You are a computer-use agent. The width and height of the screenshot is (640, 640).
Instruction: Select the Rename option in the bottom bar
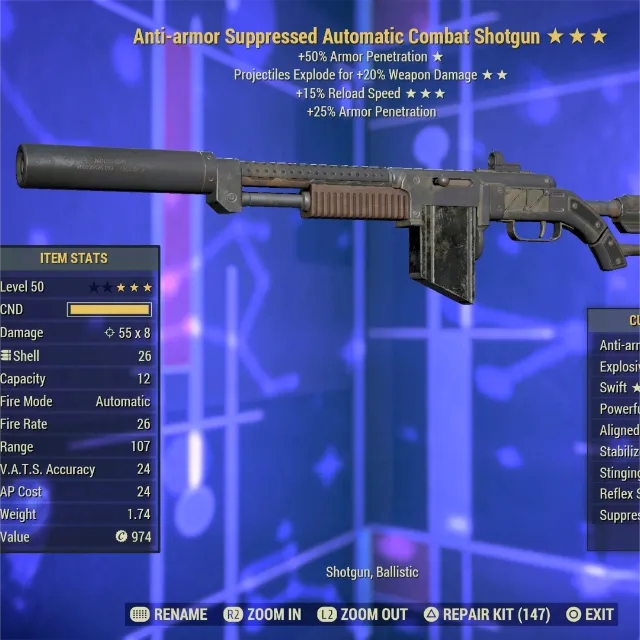(170, 614)
